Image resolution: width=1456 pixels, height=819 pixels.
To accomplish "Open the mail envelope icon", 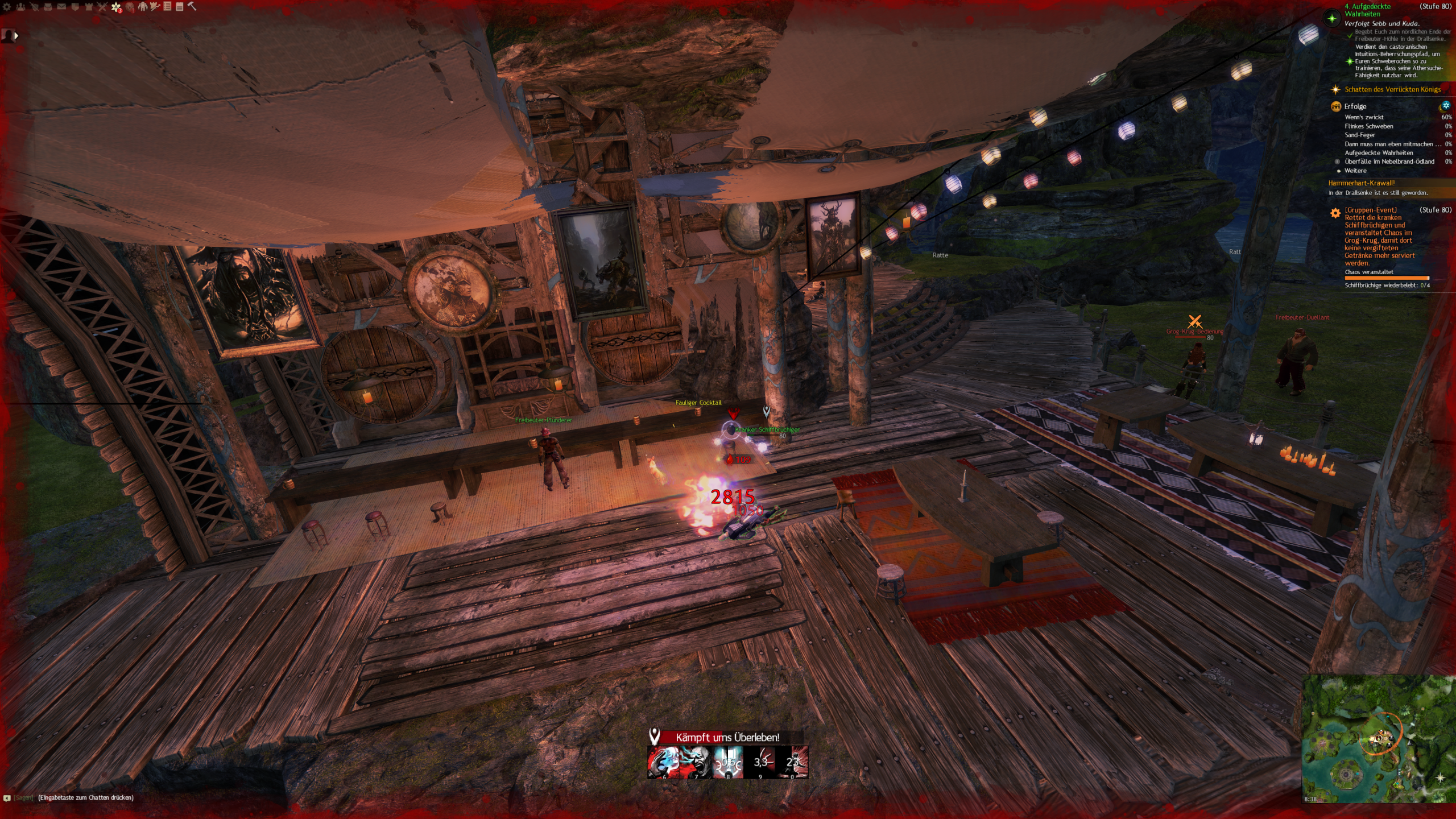I will [61, 7].
